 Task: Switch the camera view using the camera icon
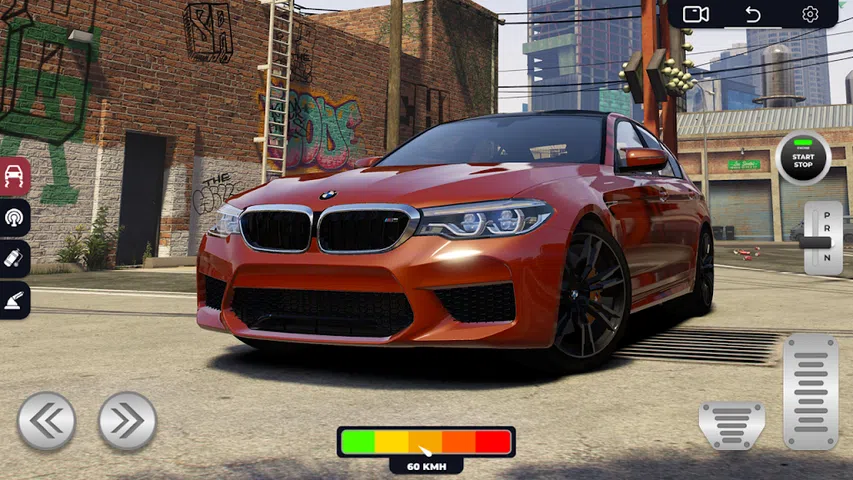[696, 14]
